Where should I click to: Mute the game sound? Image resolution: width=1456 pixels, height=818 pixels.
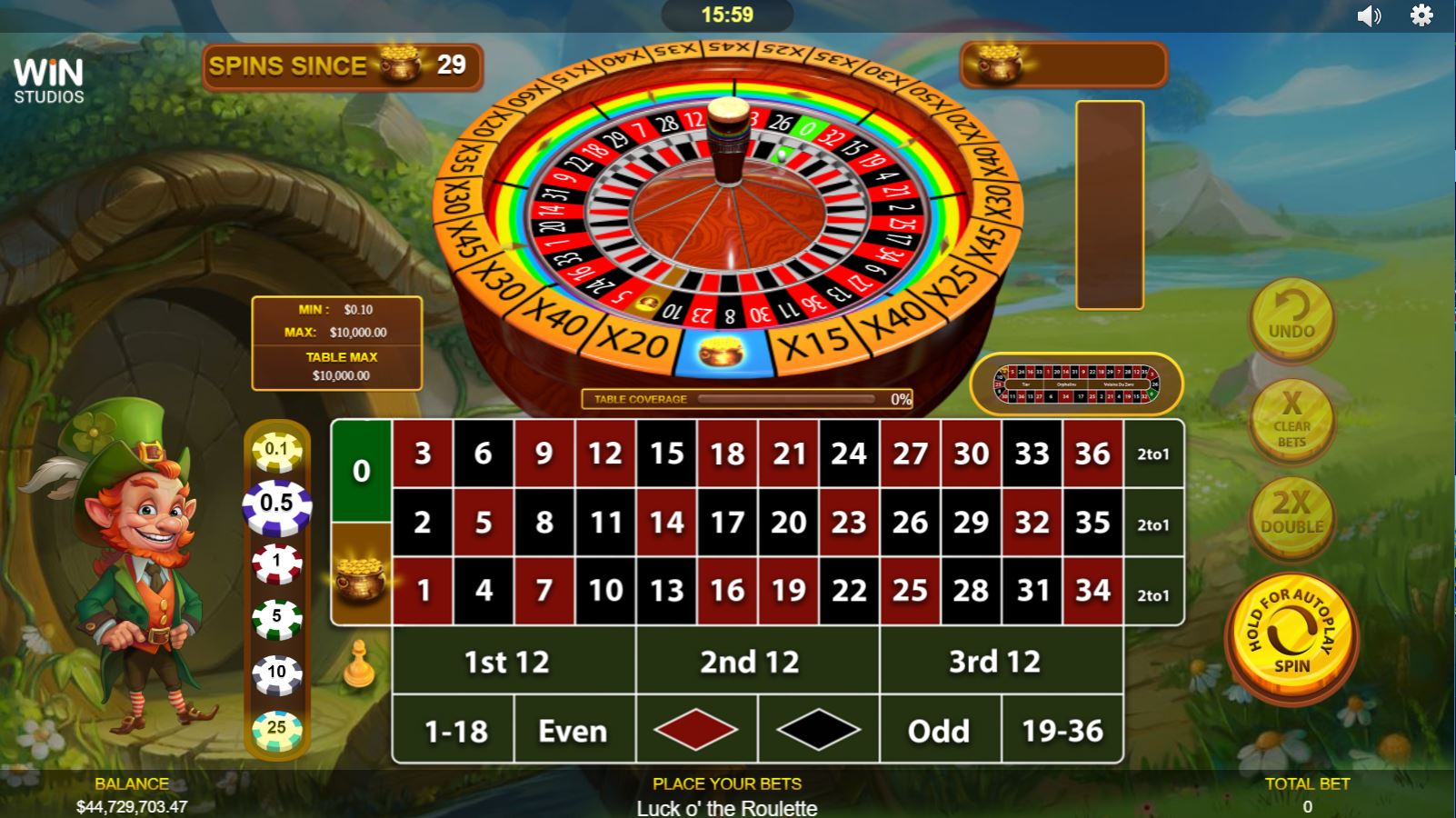tap(1370, 15)
